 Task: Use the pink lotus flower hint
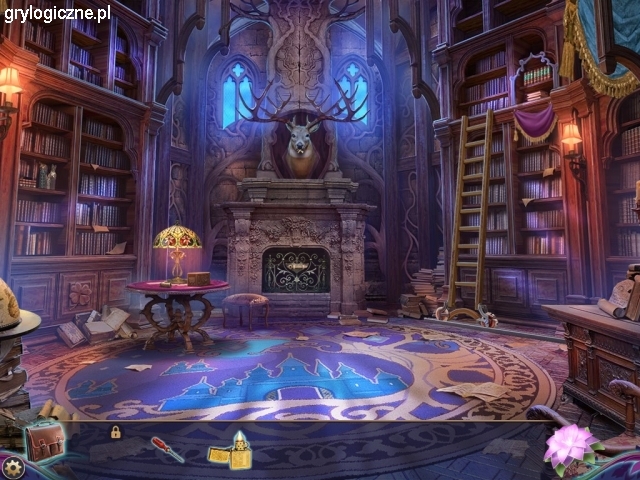[570, 447]
